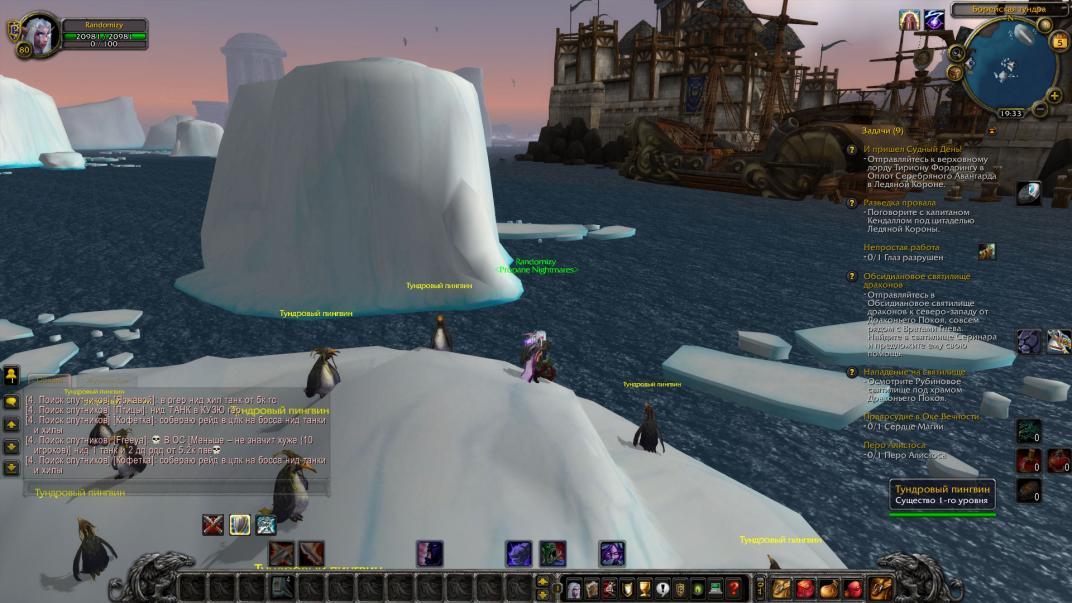Open the main backpack
The width and height of the screenshot is (1072, 603).
point(881,588)
